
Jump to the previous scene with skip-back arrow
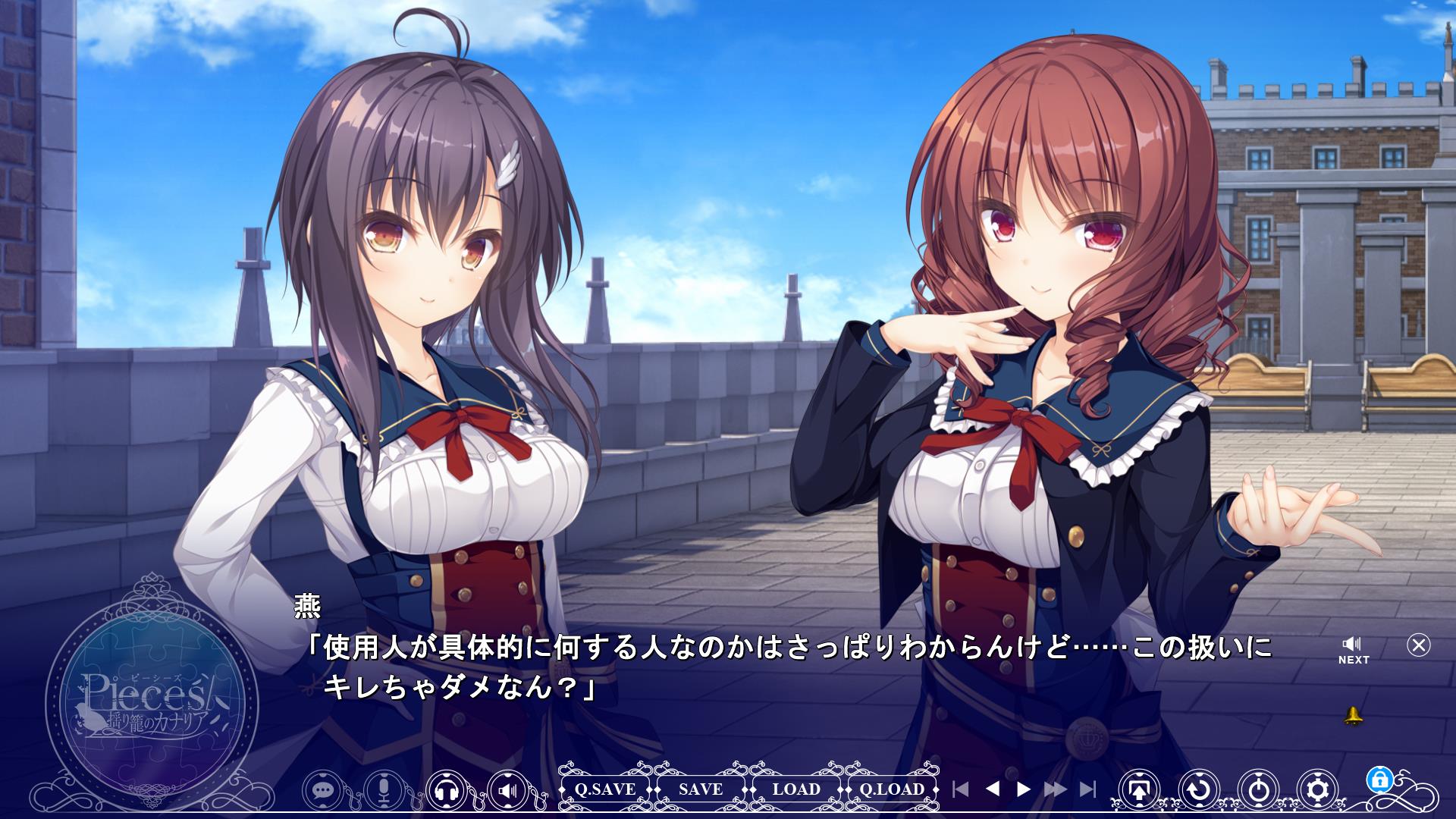[960, 789]
